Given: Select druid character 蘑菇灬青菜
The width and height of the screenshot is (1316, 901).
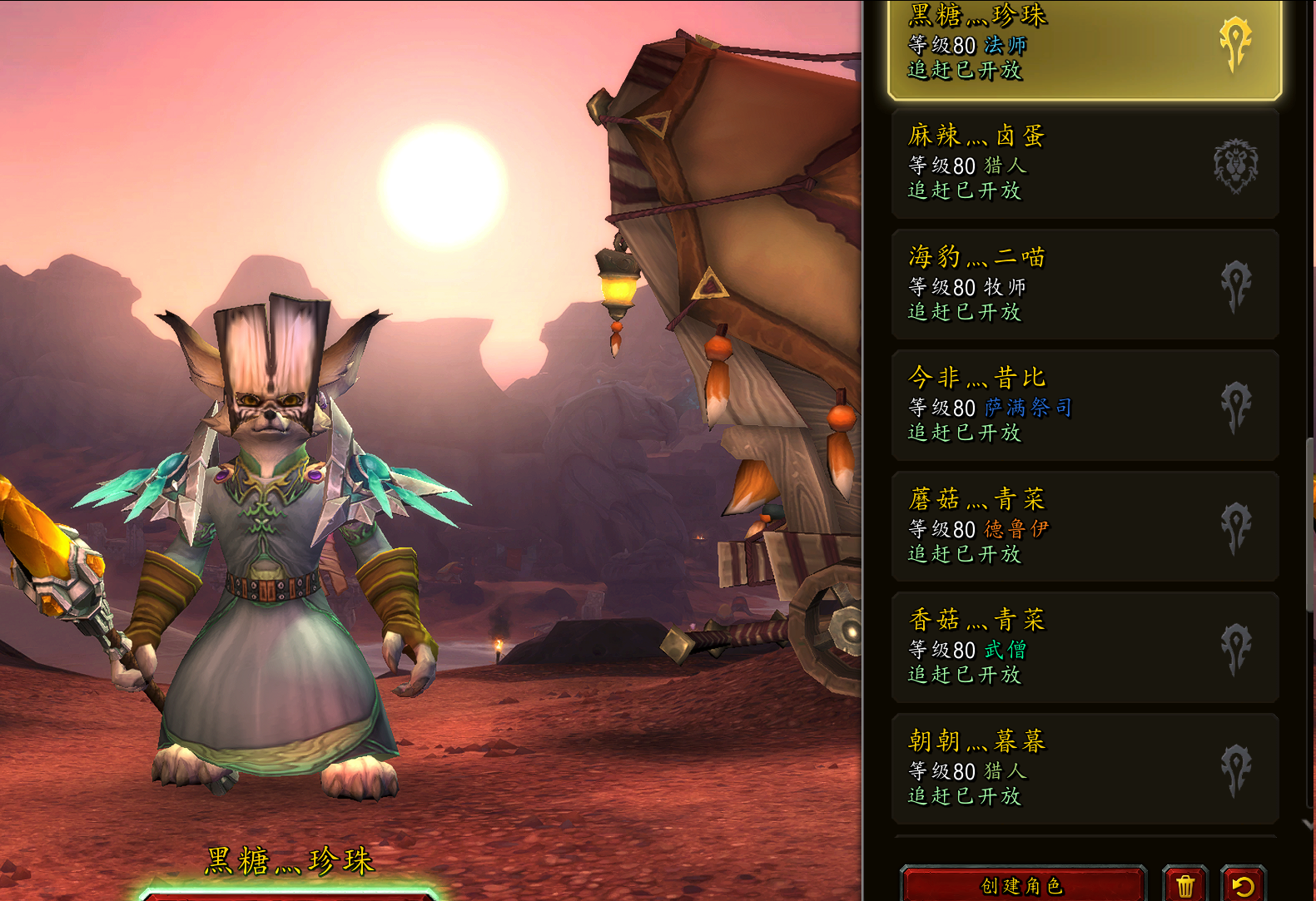Looking at the screenshot, I should [1082, 527].
